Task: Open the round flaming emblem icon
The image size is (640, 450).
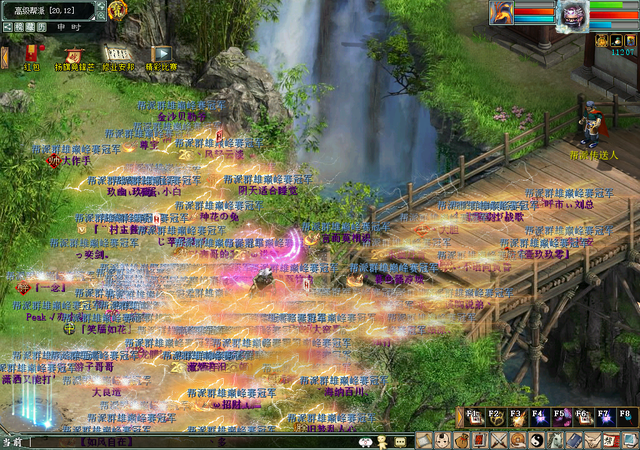Action: click(118, 10)
